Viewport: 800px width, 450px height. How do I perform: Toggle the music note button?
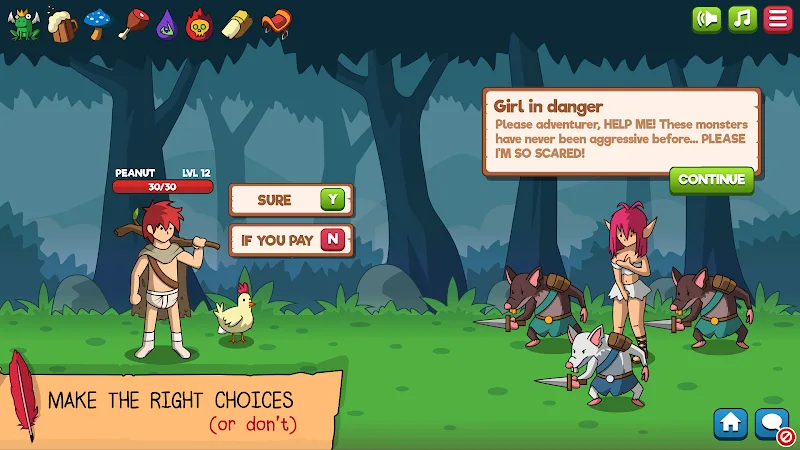point(742,20)
